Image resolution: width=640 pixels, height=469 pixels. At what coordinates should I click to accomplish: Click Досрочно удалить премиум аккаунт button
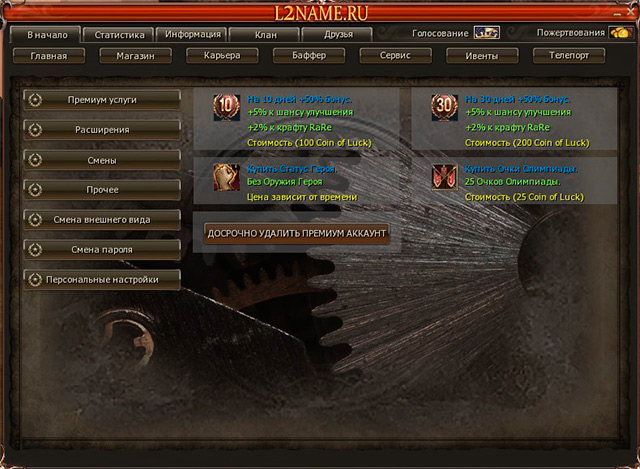pyautogui.click(x=294, y=233)
